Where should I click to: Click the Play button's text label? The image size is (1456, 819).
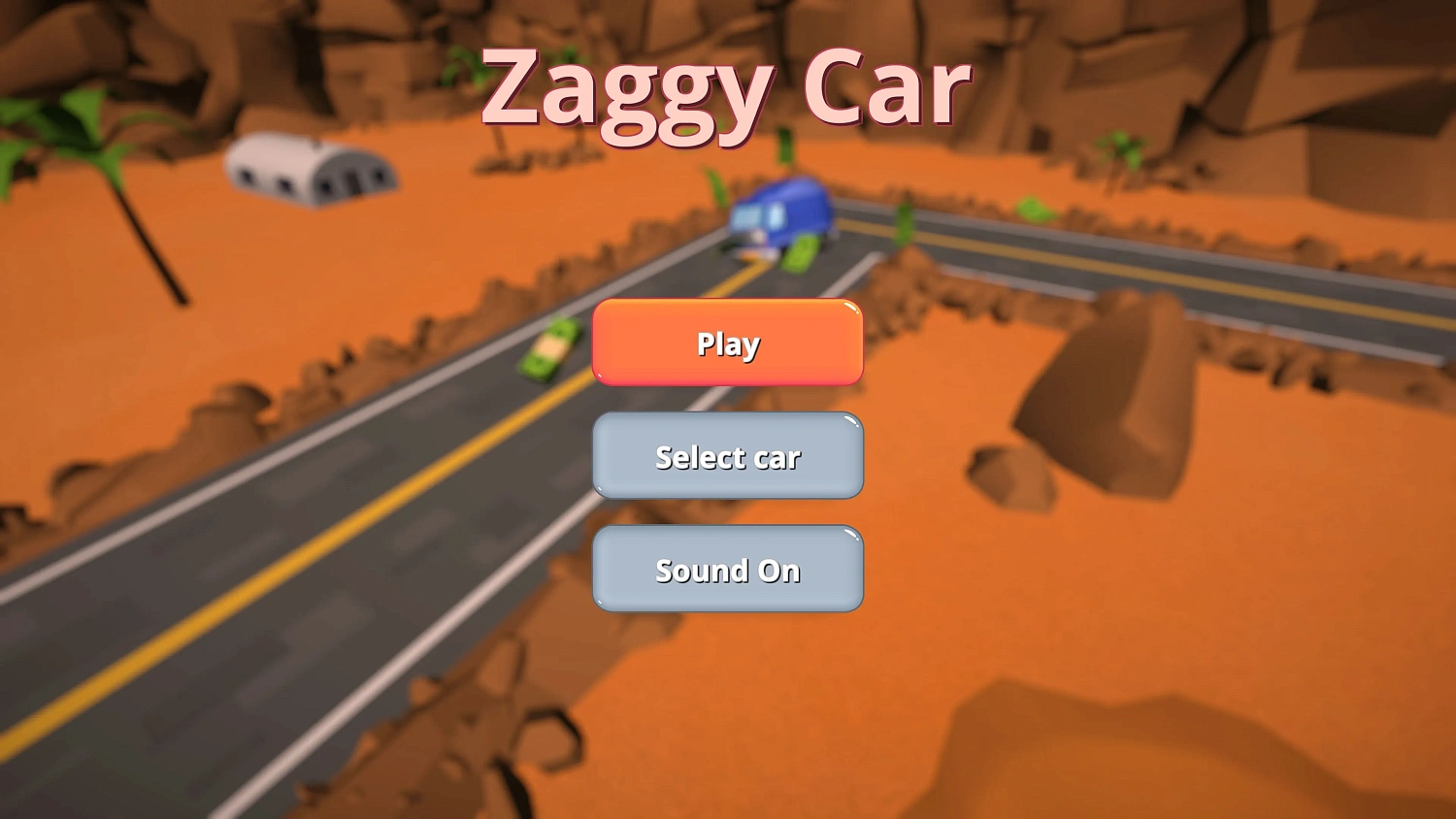point(726,344)
